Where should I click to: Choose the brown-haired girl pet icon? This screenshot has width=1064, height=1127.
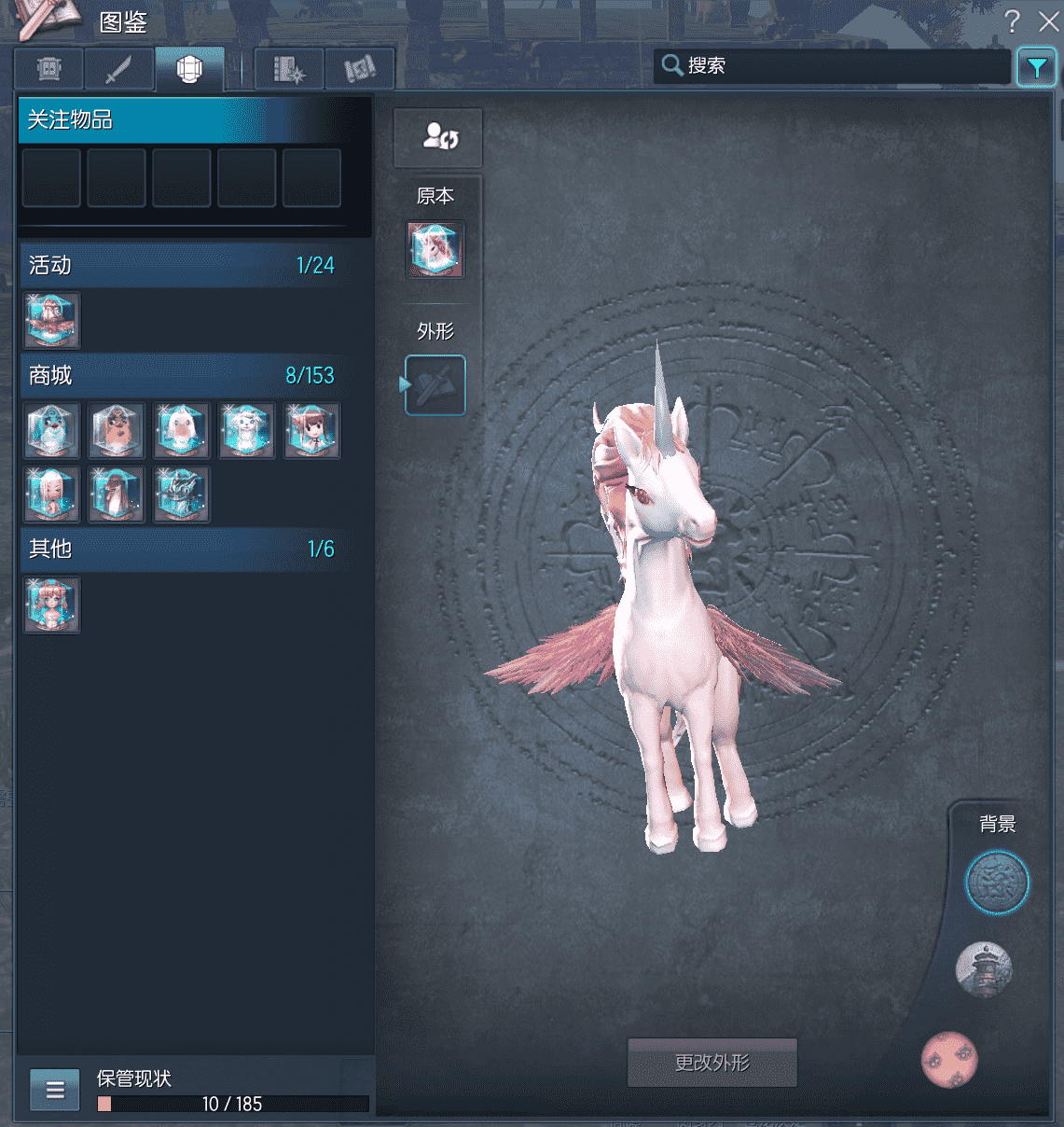[311, 430]
